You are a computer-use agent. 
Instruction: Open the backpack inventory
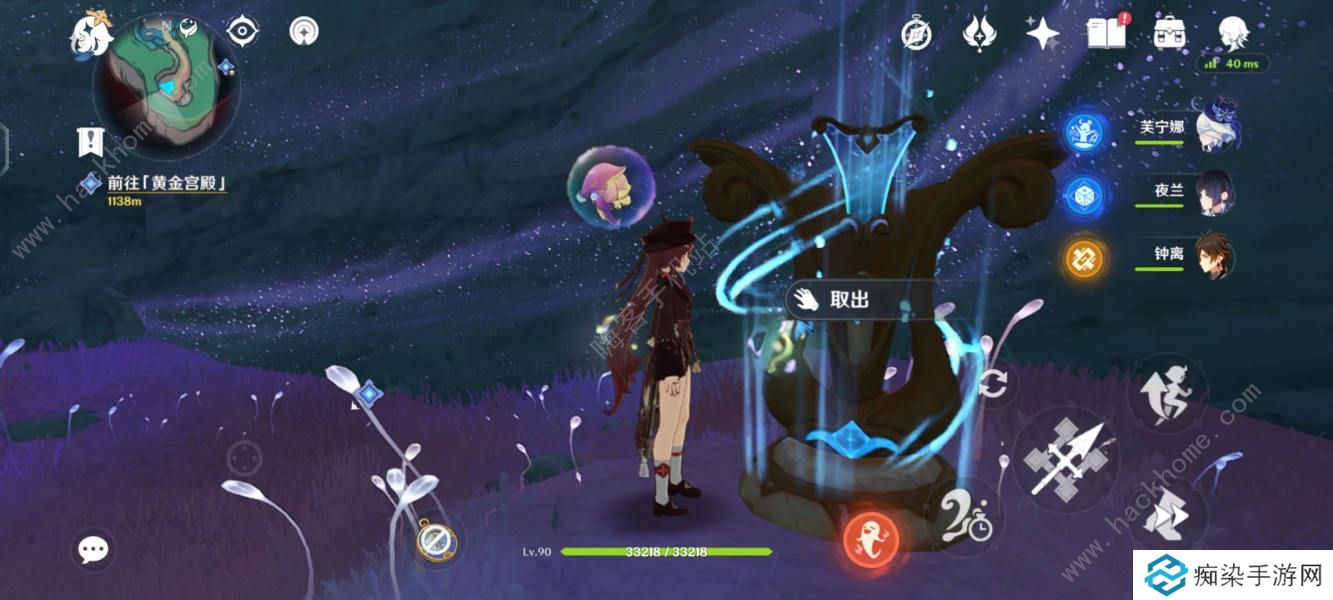[1168, 34]
